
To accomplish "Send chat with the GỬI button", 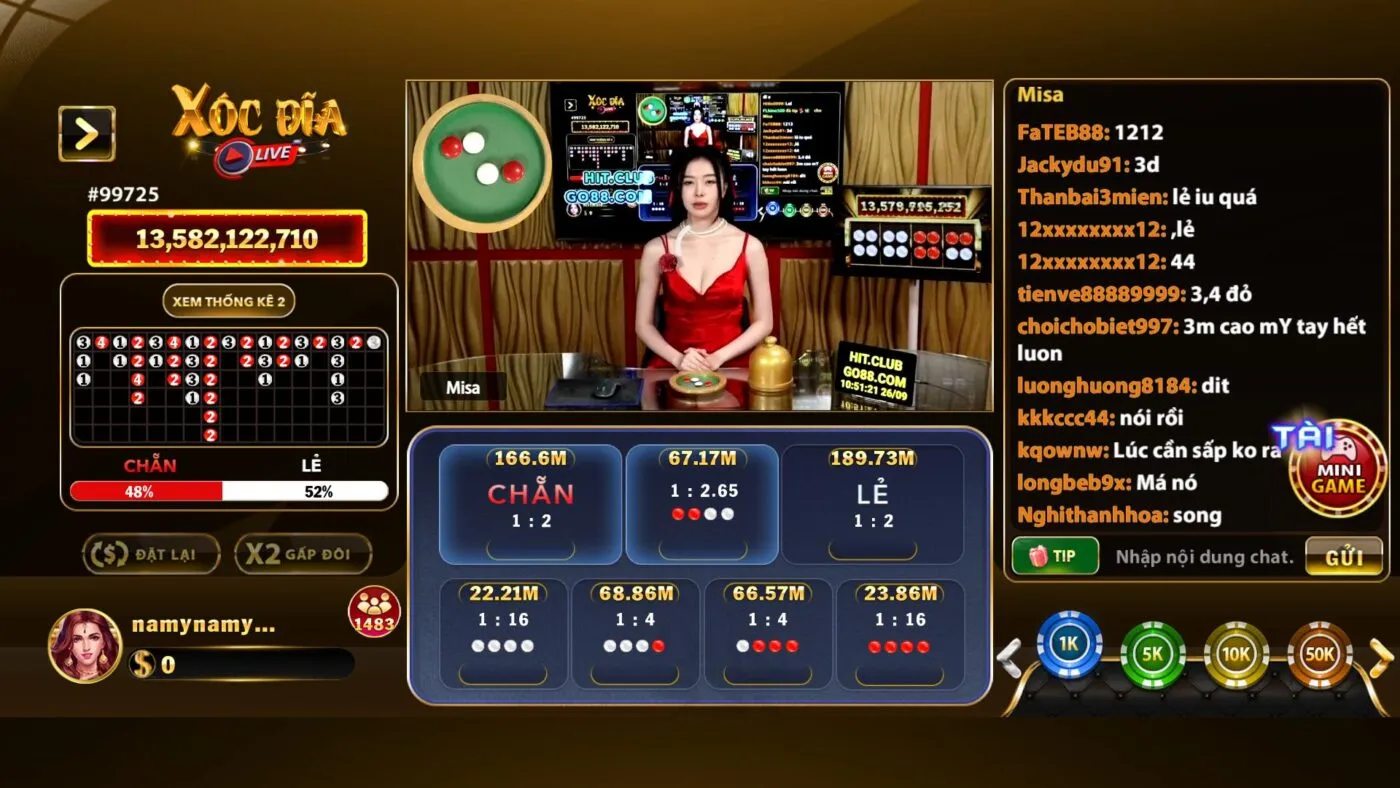I will coord(1344,557).
